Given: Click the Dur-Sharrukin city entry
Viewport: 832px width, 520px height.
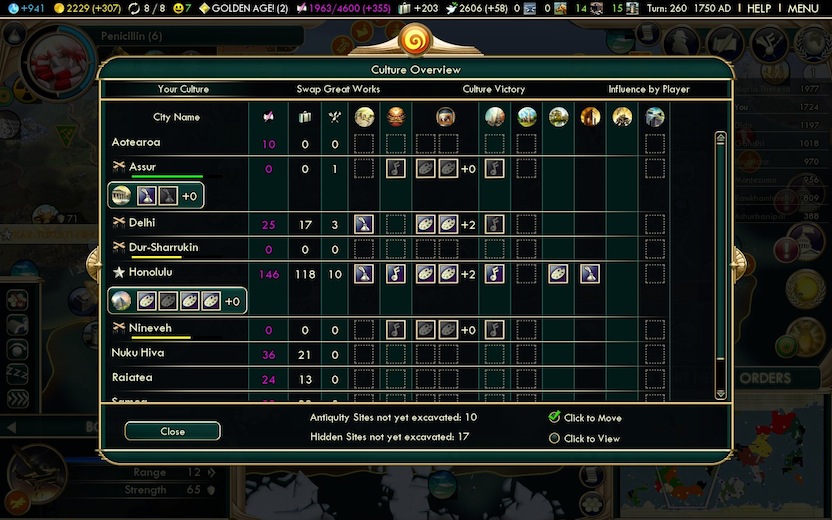Looking at the screenshot, I should 165,246.
